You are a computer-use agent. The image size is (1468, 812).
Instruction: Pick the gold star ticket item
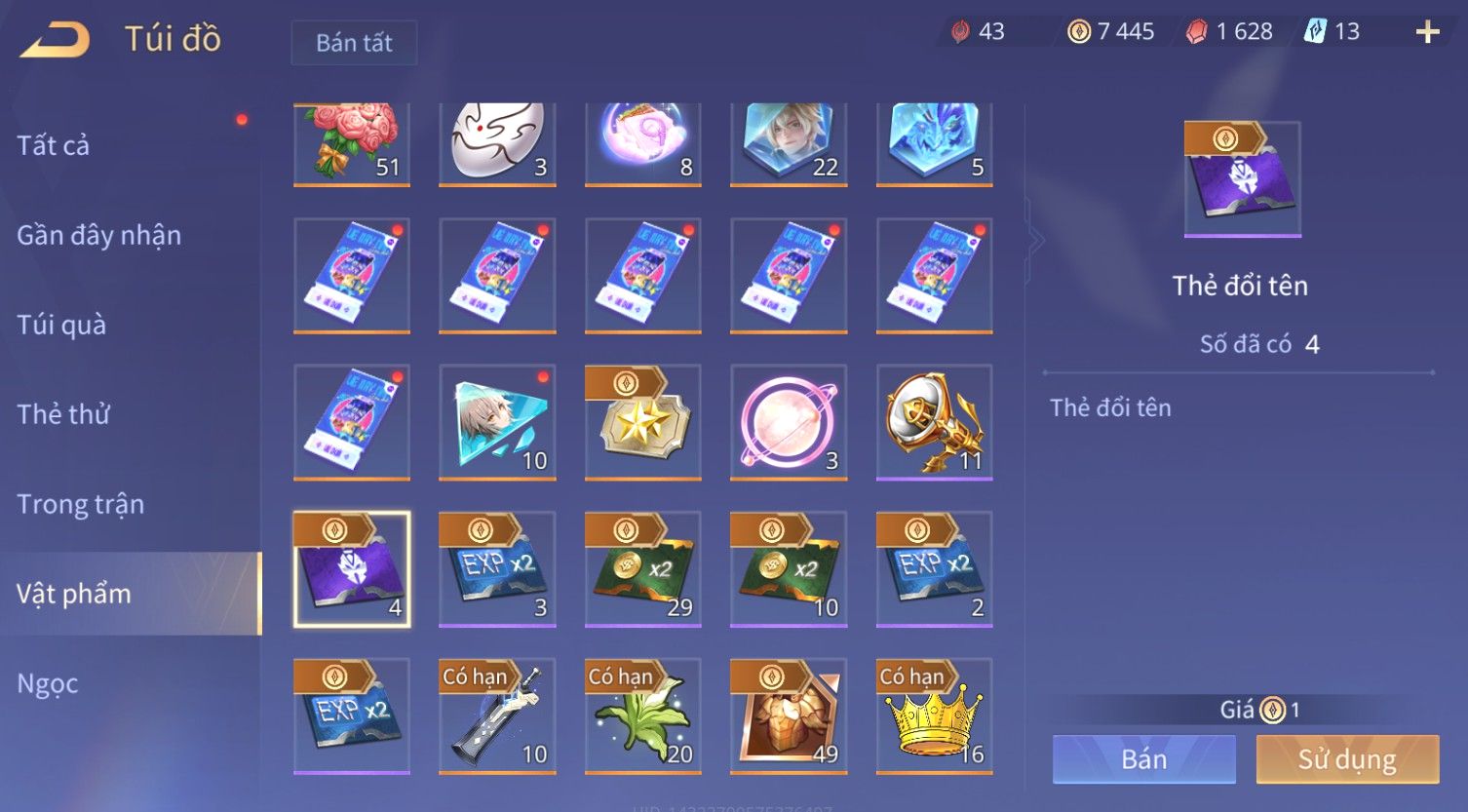tap(642, 422)
